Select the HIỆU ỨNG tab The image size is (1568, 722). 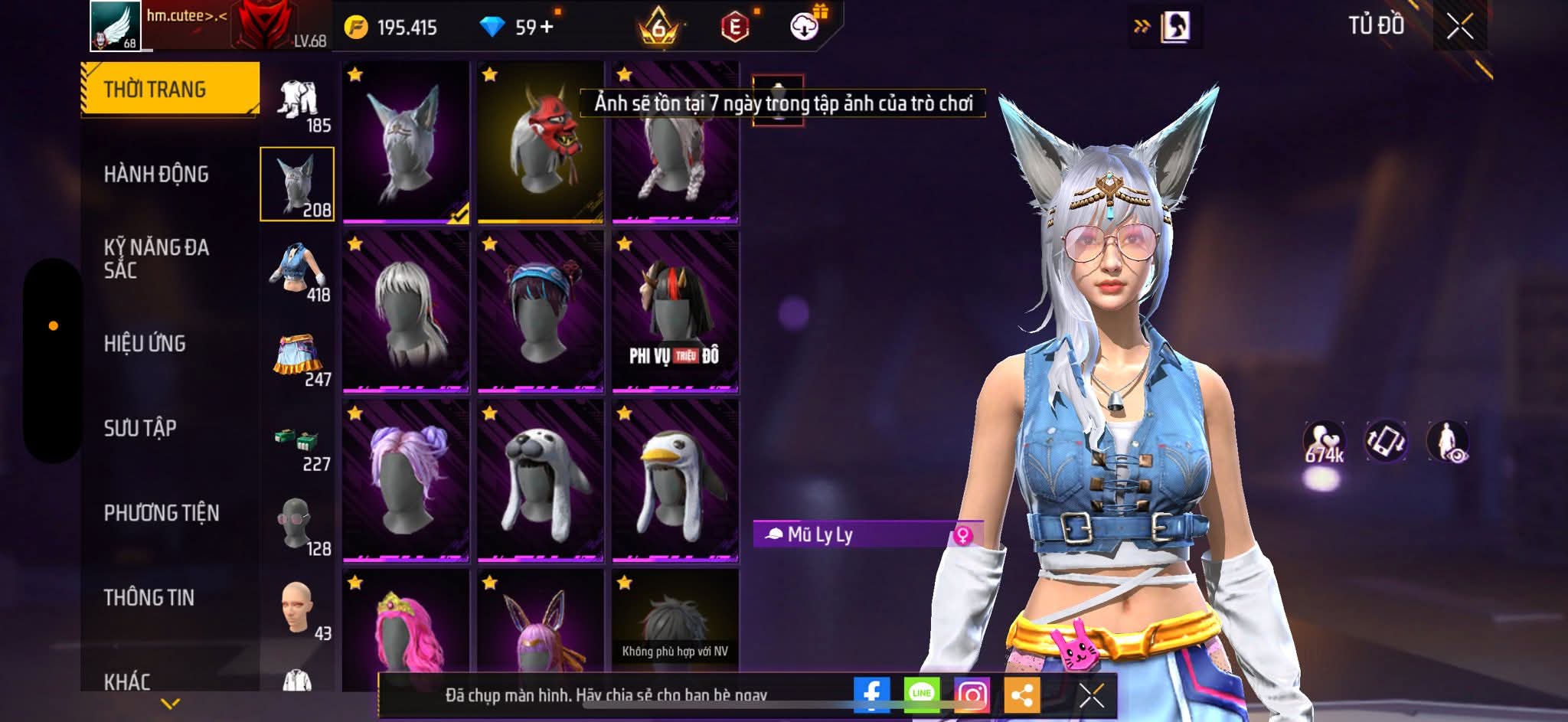pyautogui.click(x=145, y=344)
